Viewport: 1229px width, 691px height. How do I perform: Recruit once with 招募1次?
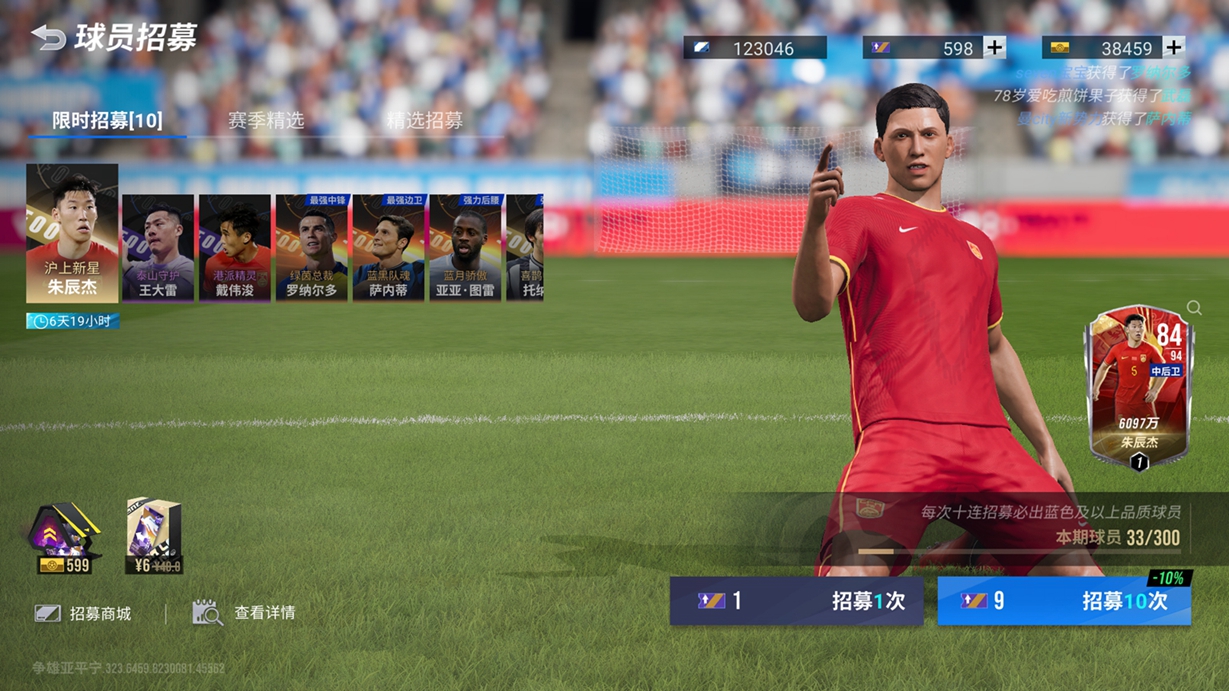[x=796, y=601]
